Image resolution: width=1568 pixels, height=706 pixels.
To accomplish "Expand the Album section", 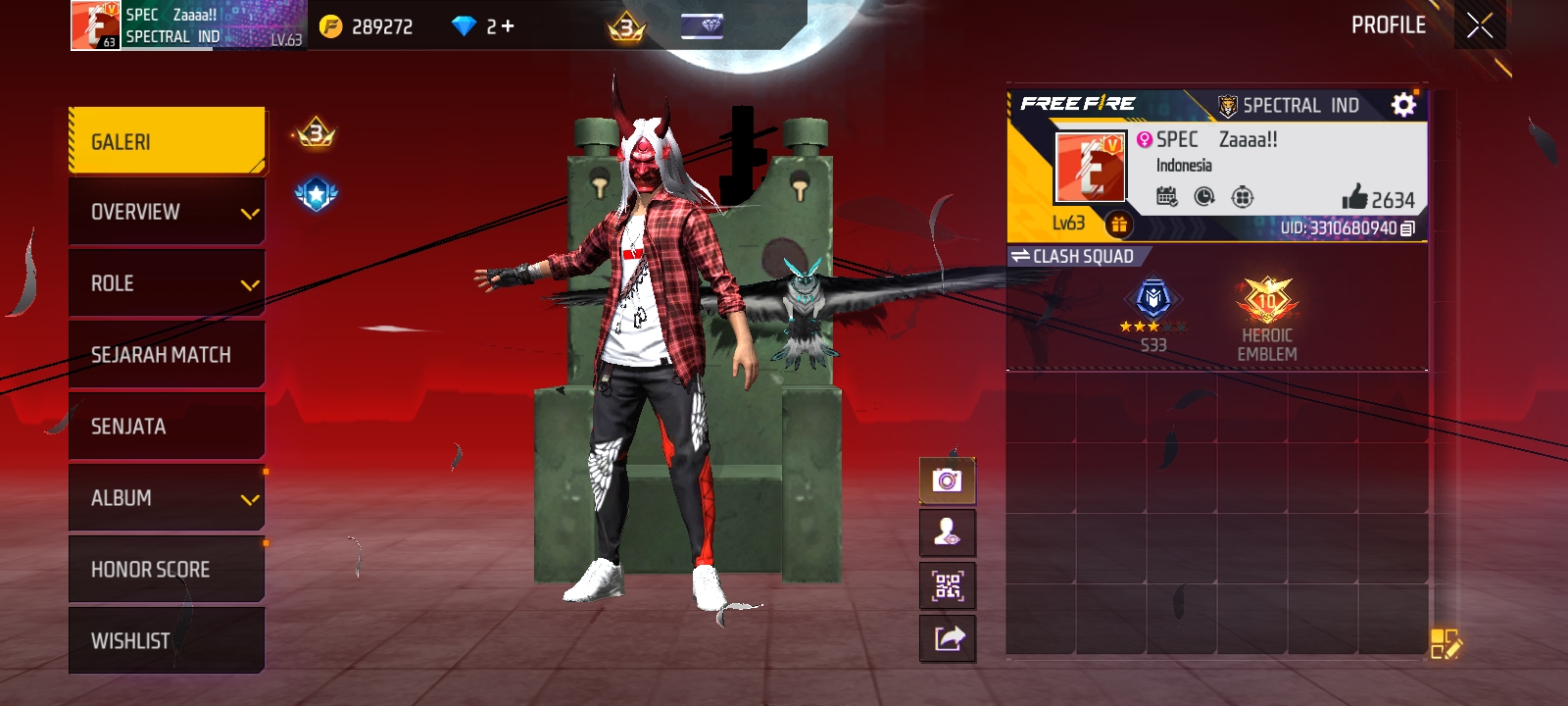I will coord(167,498).
